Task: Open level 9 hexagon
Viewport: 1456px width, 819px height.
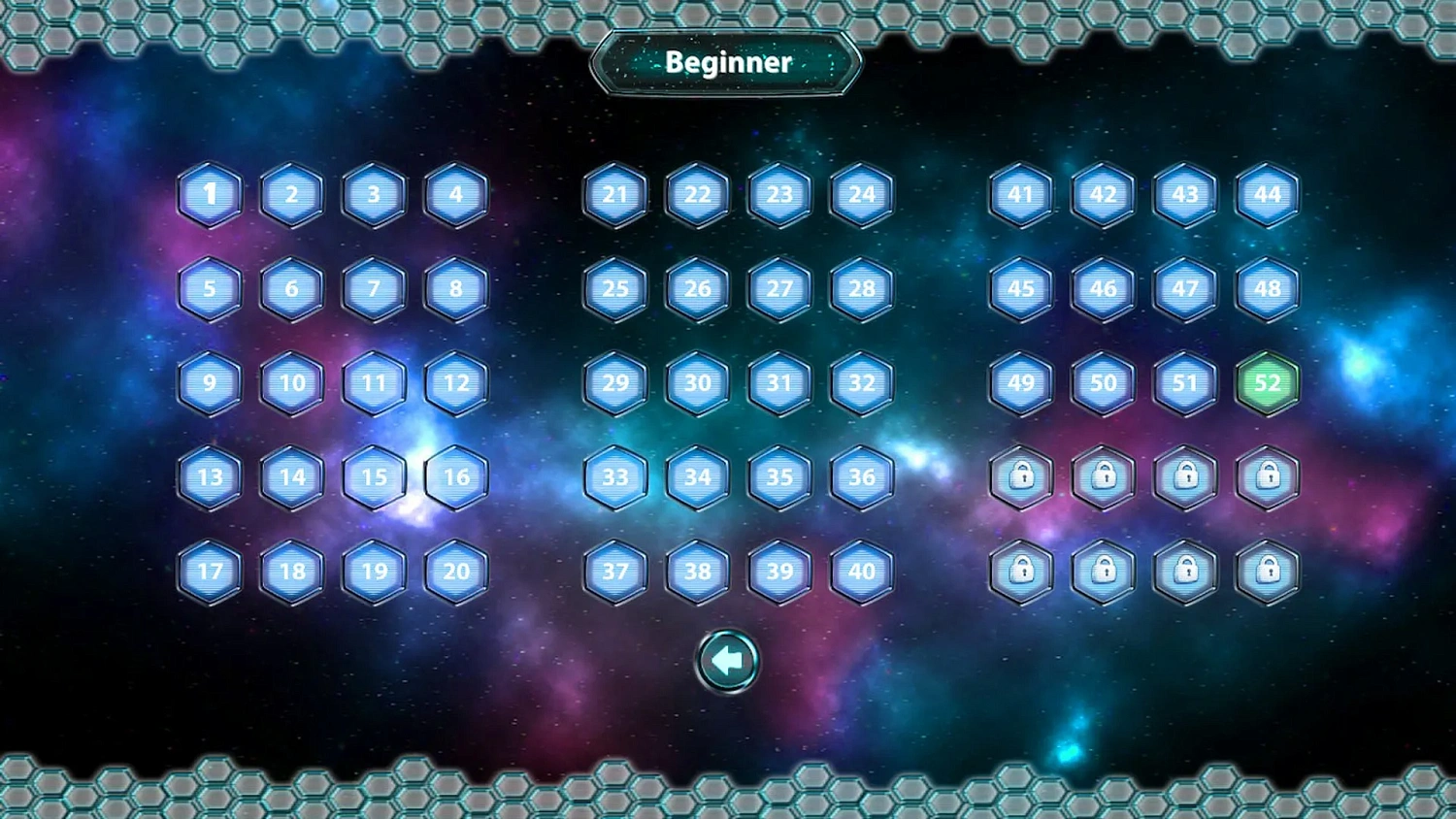Action: [x=209, y=383]
